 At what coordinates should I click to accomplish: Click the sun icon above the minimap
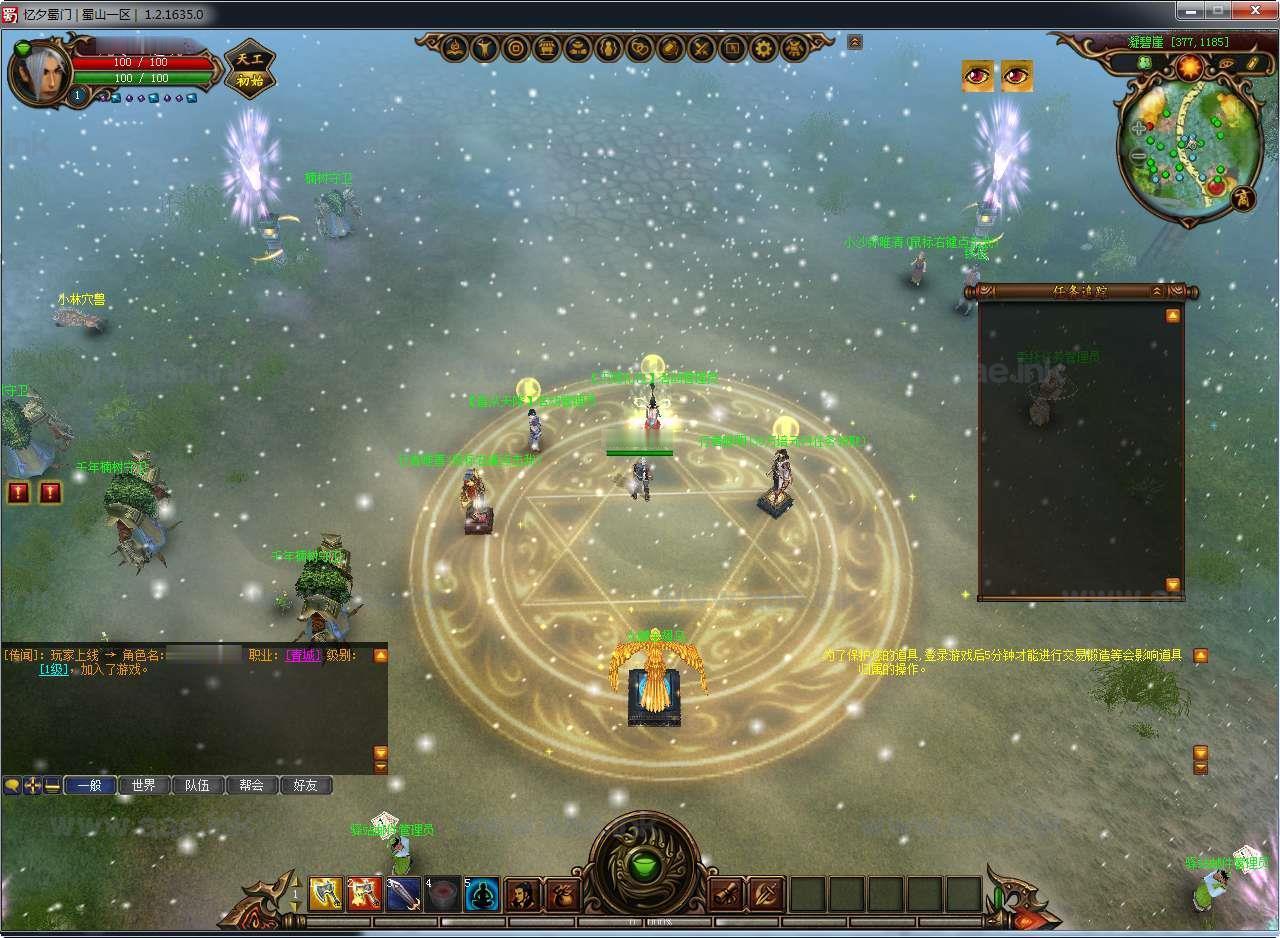pyautogui.click(x=1189, y=66)
